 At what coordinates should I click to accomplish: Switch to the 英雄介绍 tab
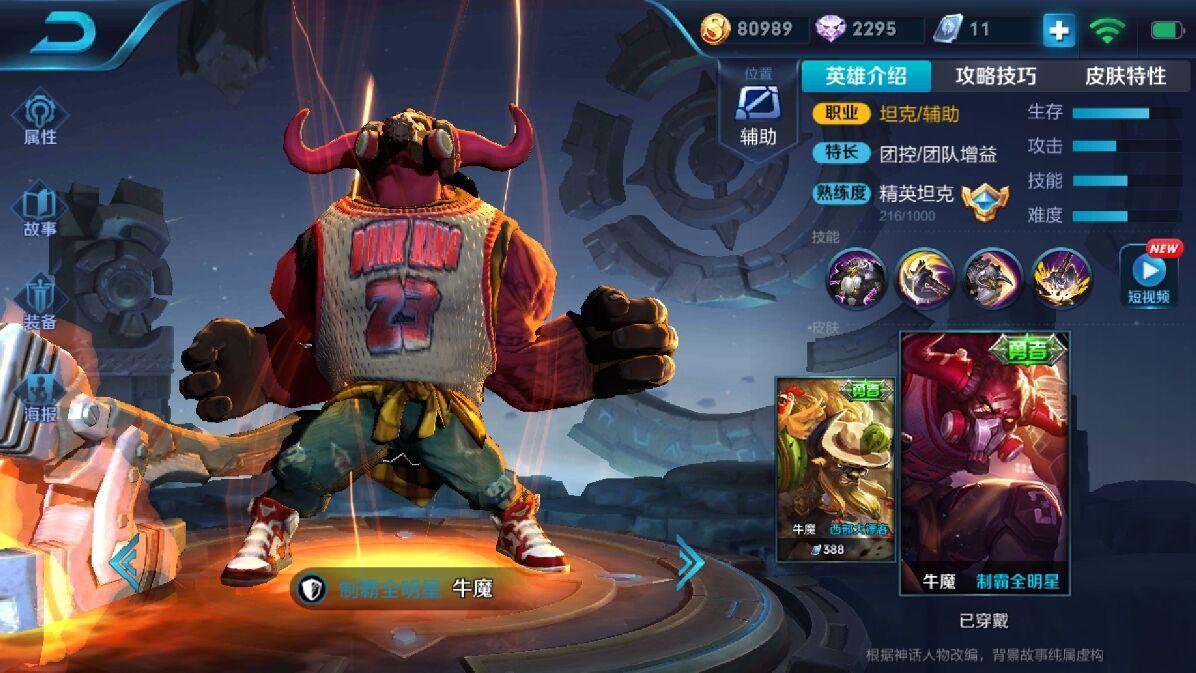[x=866, y=76]
